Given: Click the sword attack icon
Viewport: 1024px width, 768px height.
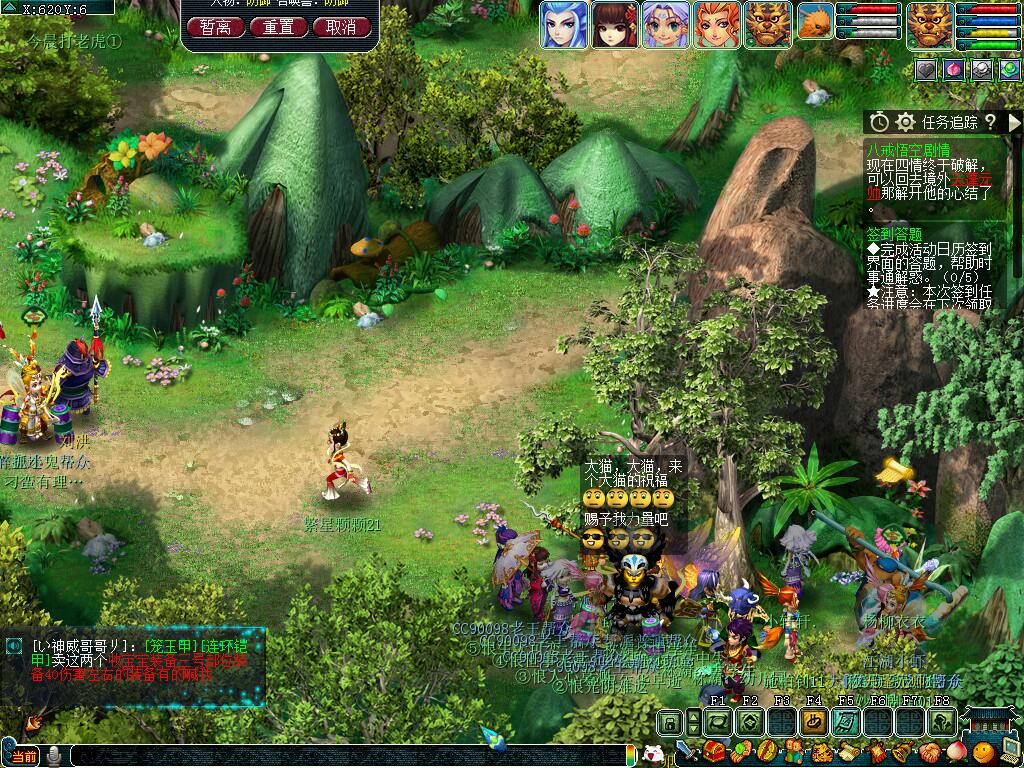Looking at the screenshot, I should tap(686, 752).
